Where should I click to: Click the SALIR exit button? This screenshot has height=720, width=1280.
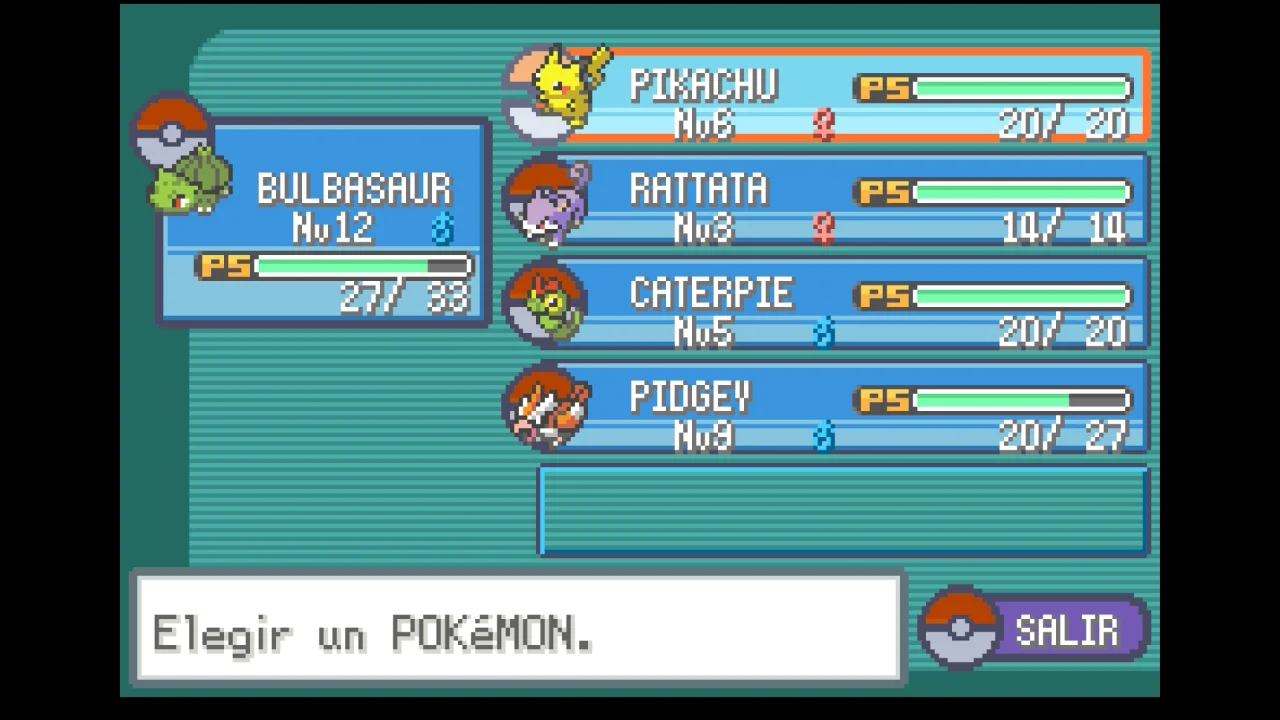[x=1038, y=630]
